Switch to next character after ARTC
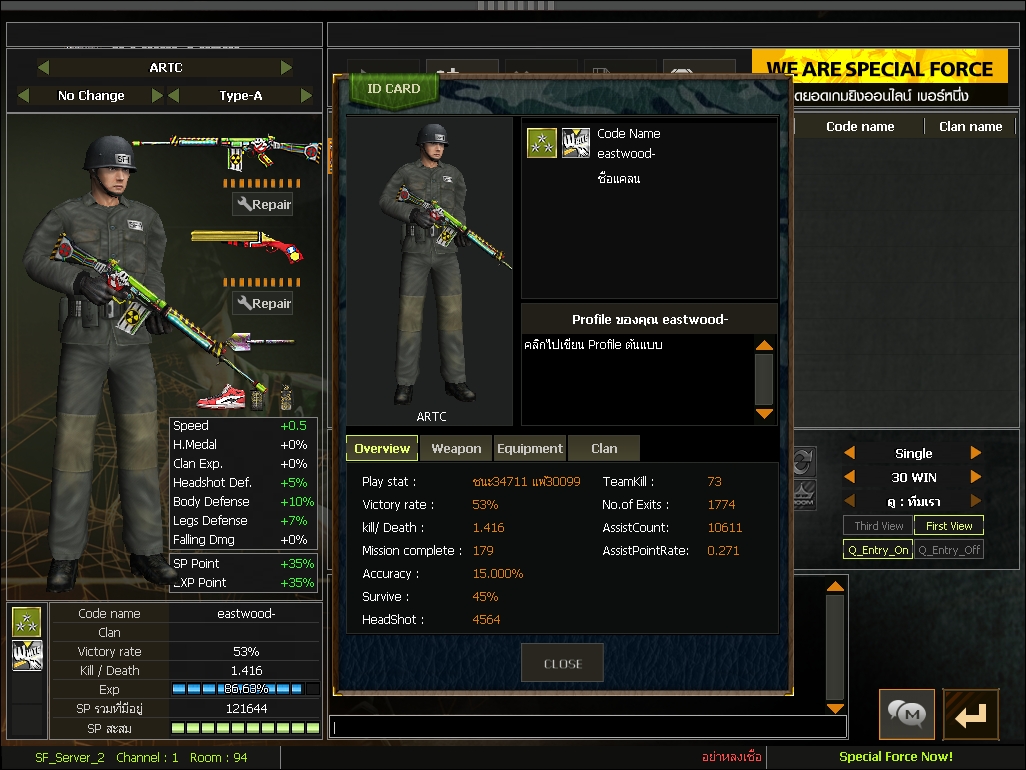 pos(287,68)
